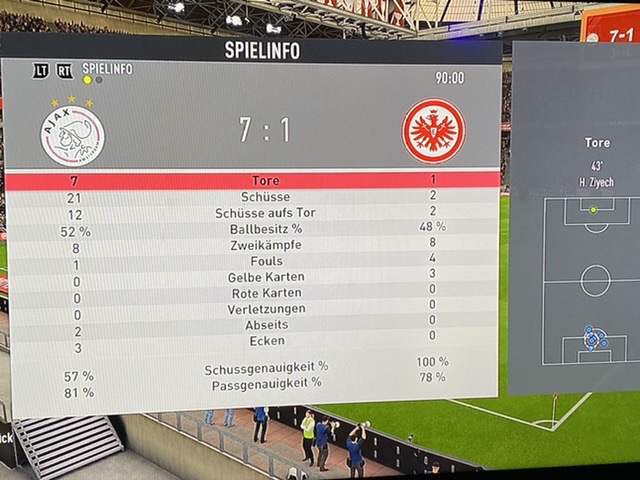Switch to the grey page indicator dot
This screenshot has width=640, height=480.
click(x=98, y=80)
